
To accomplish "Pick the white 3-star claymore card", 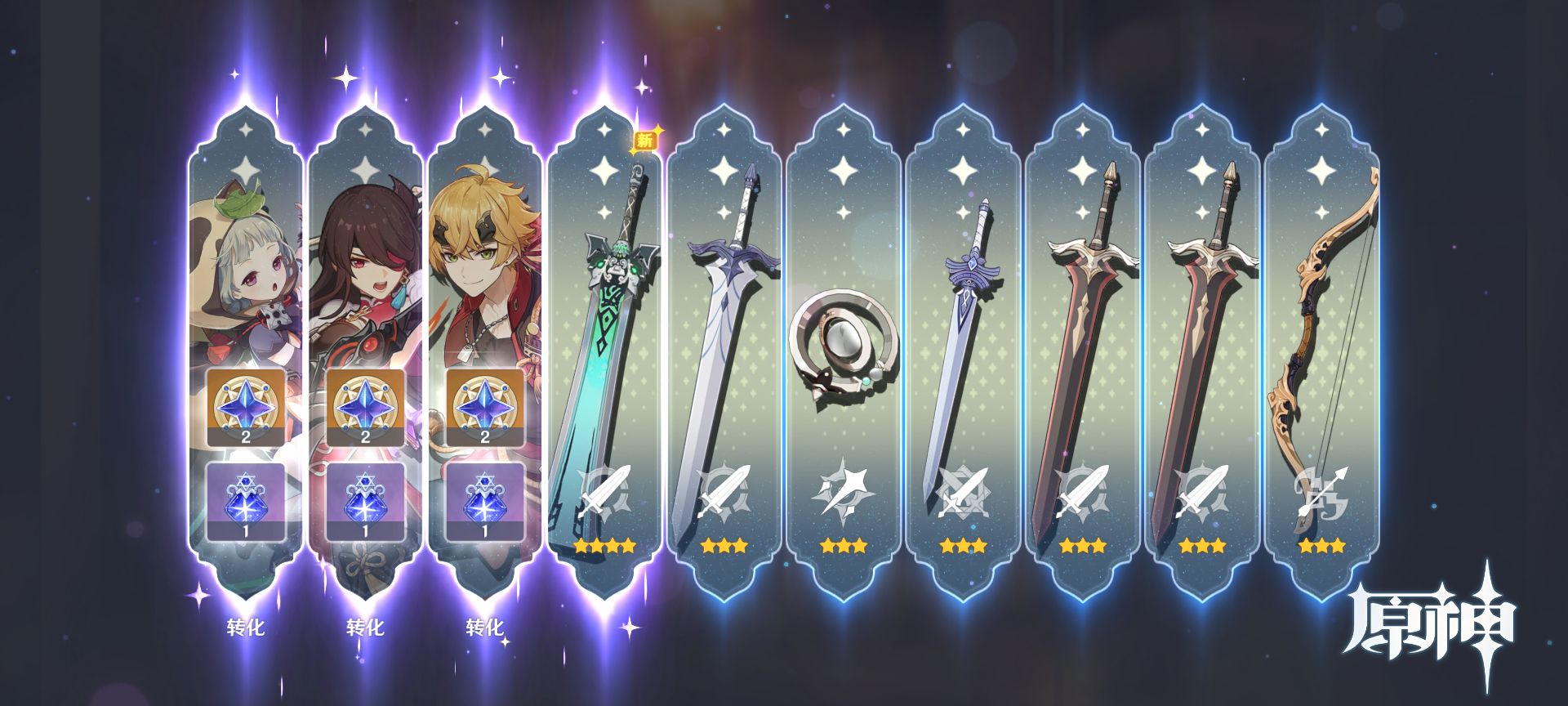I will click(723, 351).
